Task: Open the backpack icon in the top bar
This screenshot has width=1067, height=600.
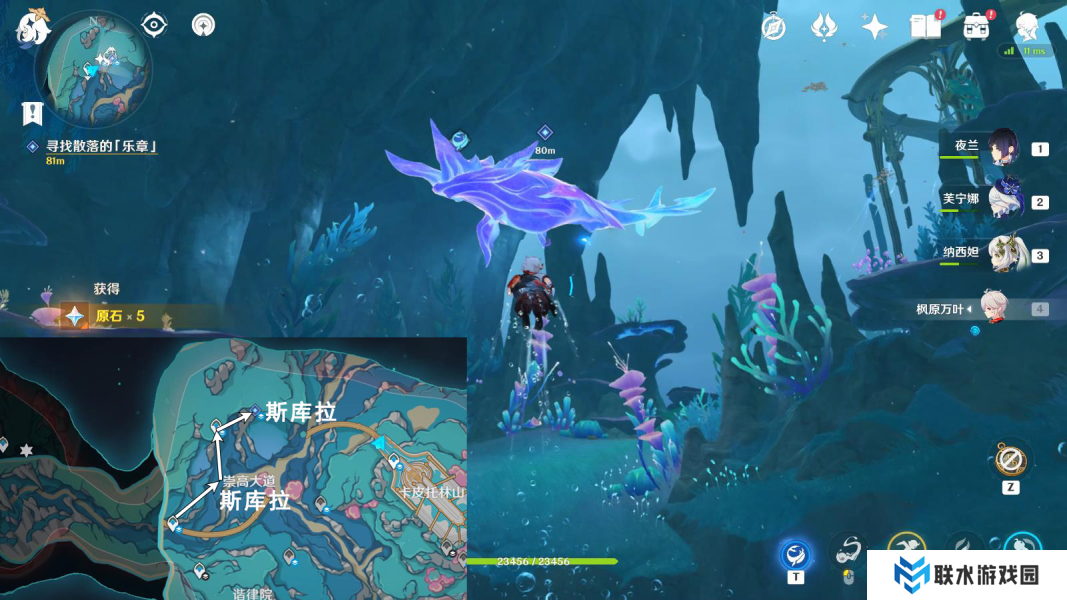Action: pos(976,27)
